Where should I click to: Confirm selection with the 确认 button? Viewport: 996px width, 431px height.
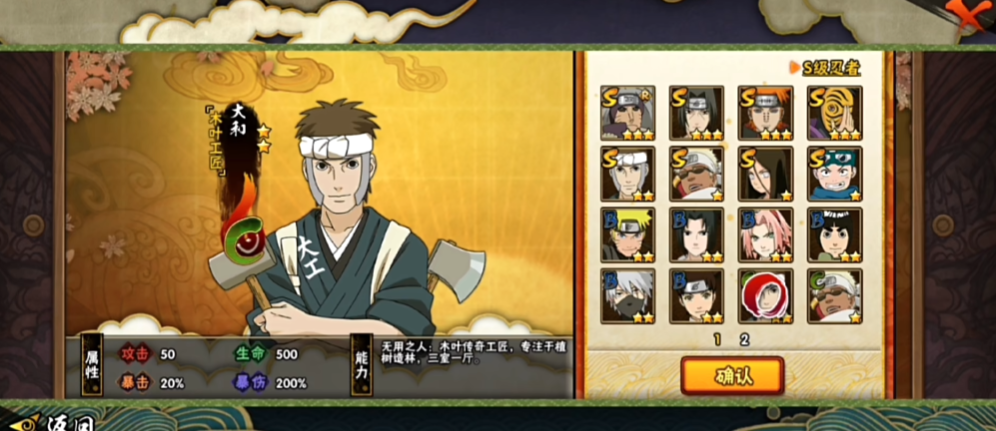pos(732,375)
